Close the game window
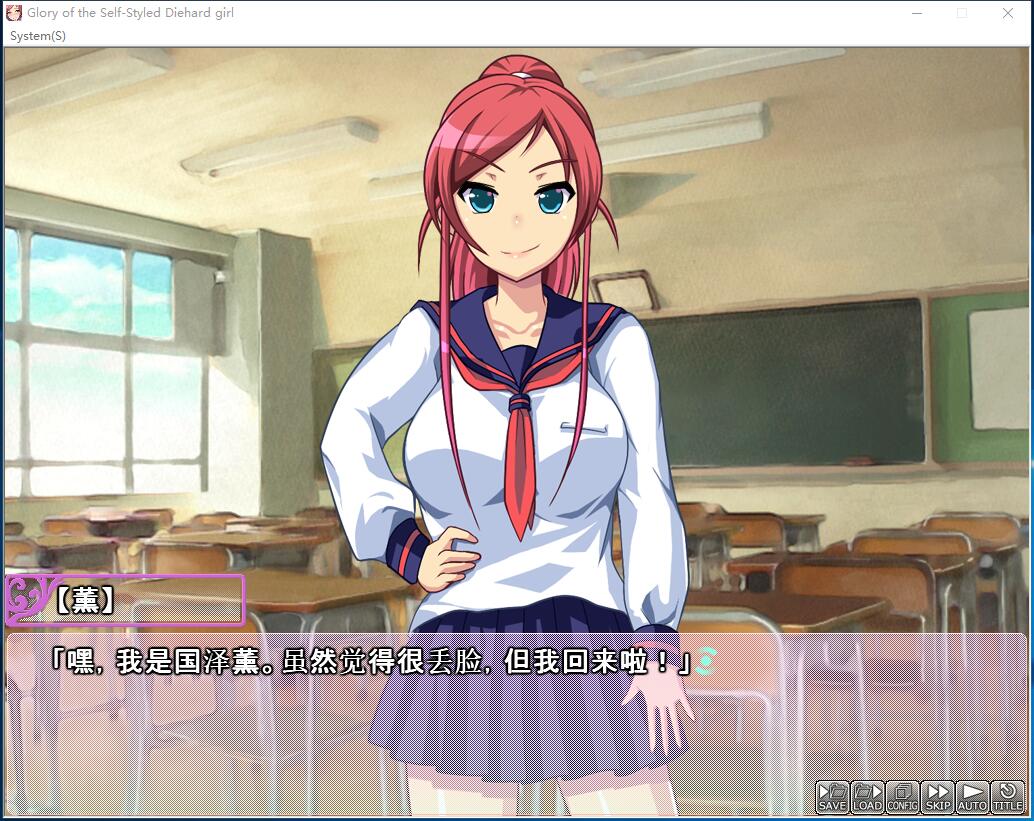 [1008, 14]
